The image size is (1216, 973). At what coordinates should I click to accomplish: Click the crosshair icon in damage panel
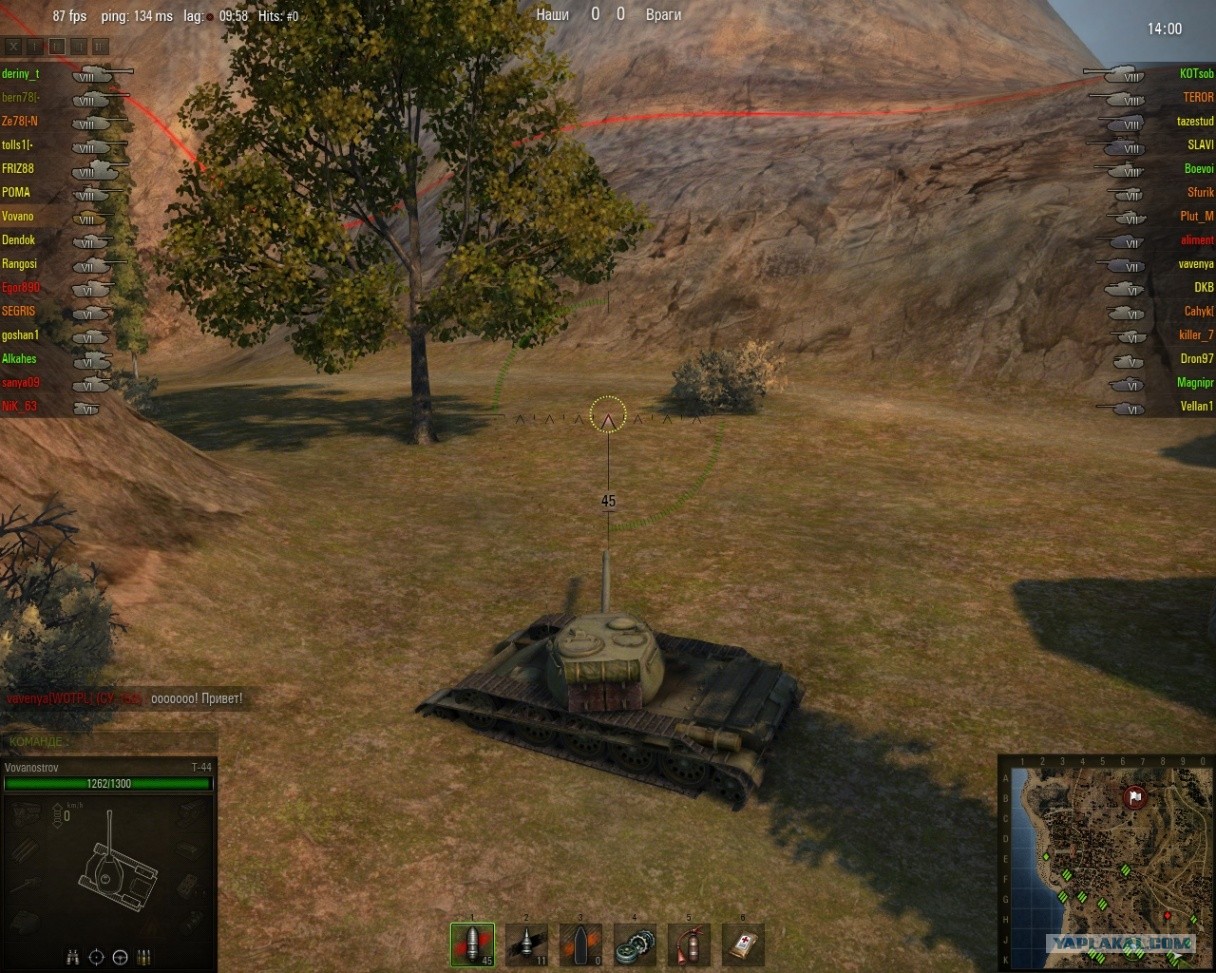tap(97, 956)
